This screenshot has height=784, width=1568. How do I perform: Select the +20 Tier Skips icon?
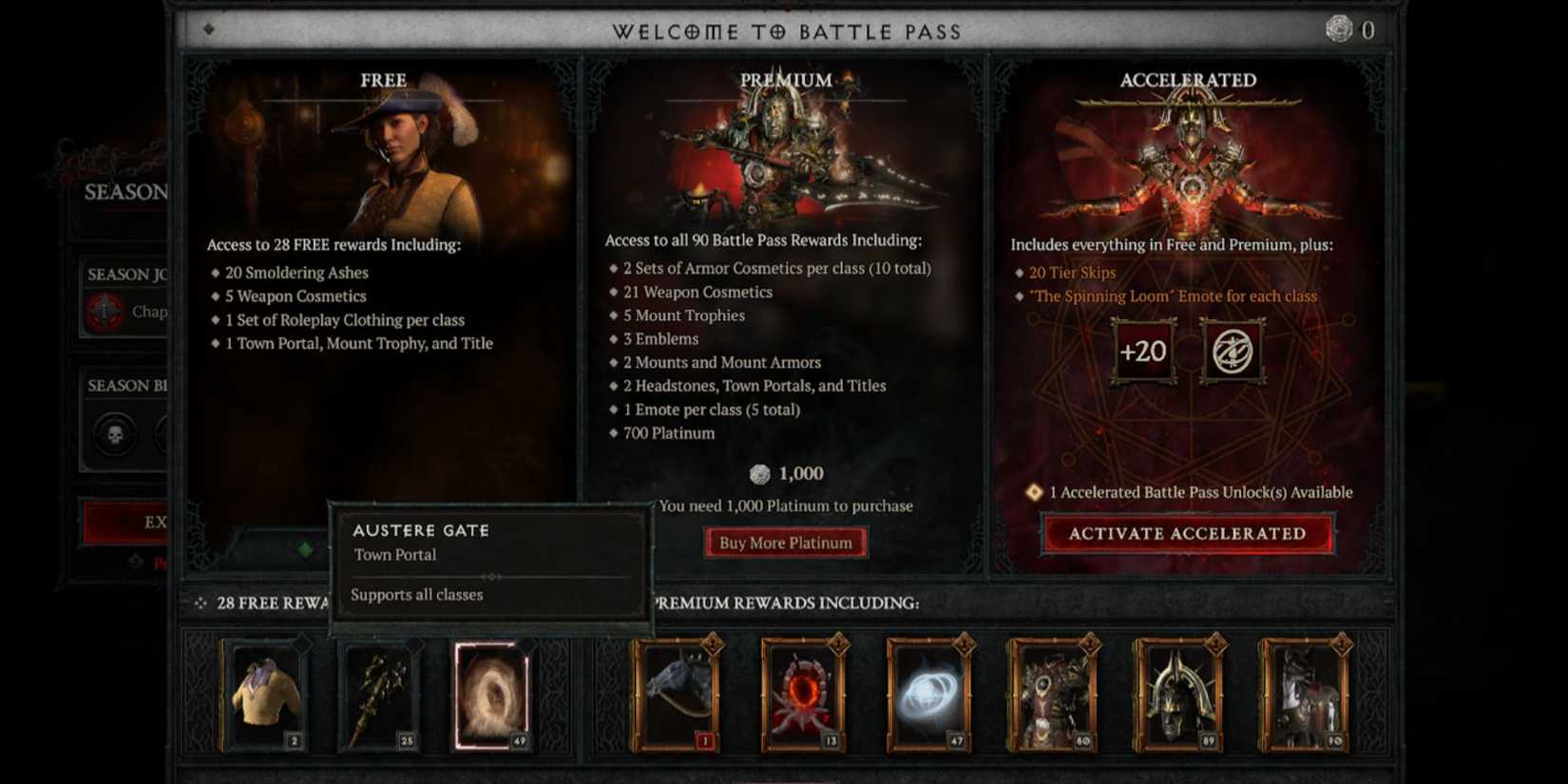click(x=1143, y=351)
